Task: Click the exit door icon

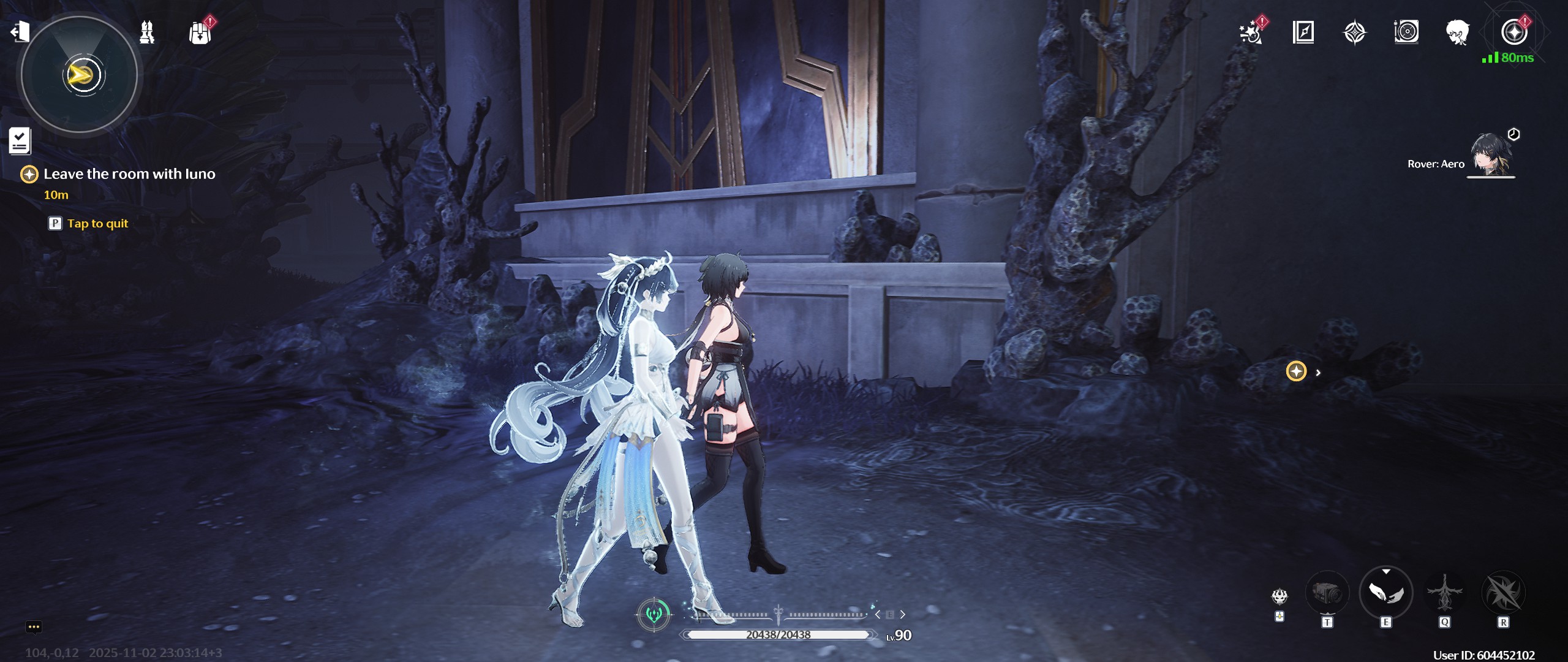Action: click(20, 31)
